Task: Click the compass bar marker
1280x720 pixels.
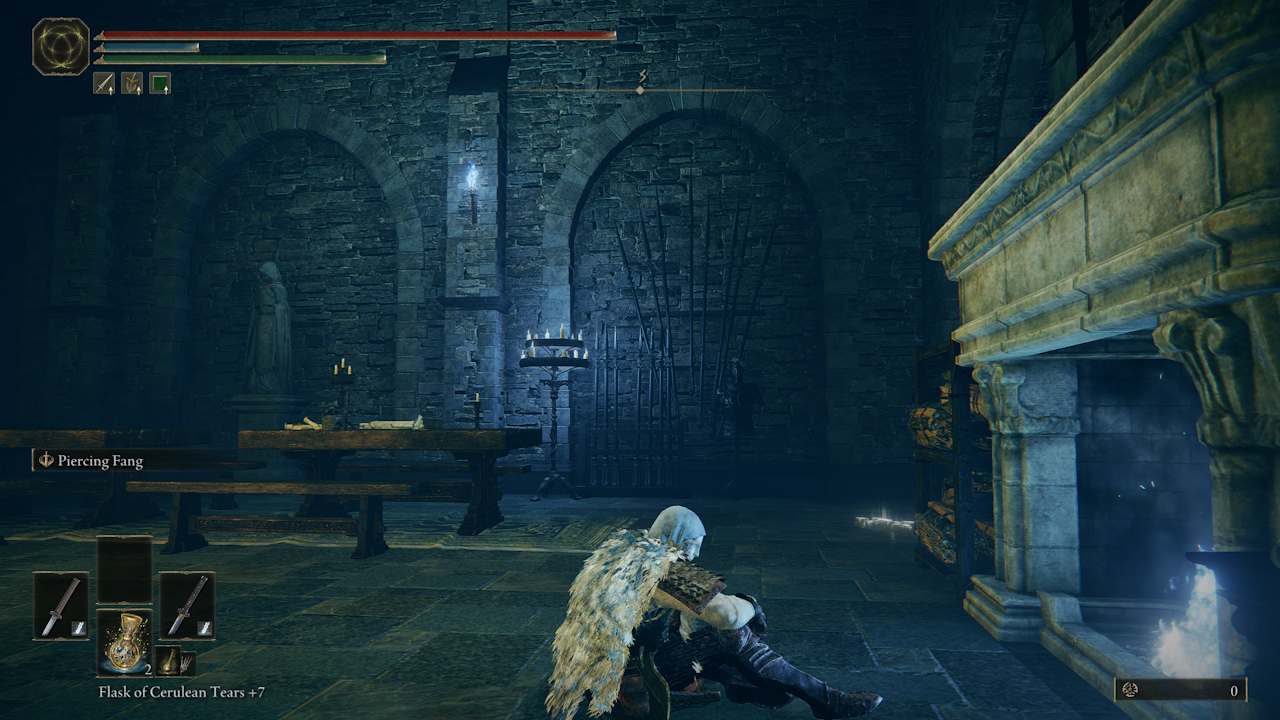Action: (640, 90)
